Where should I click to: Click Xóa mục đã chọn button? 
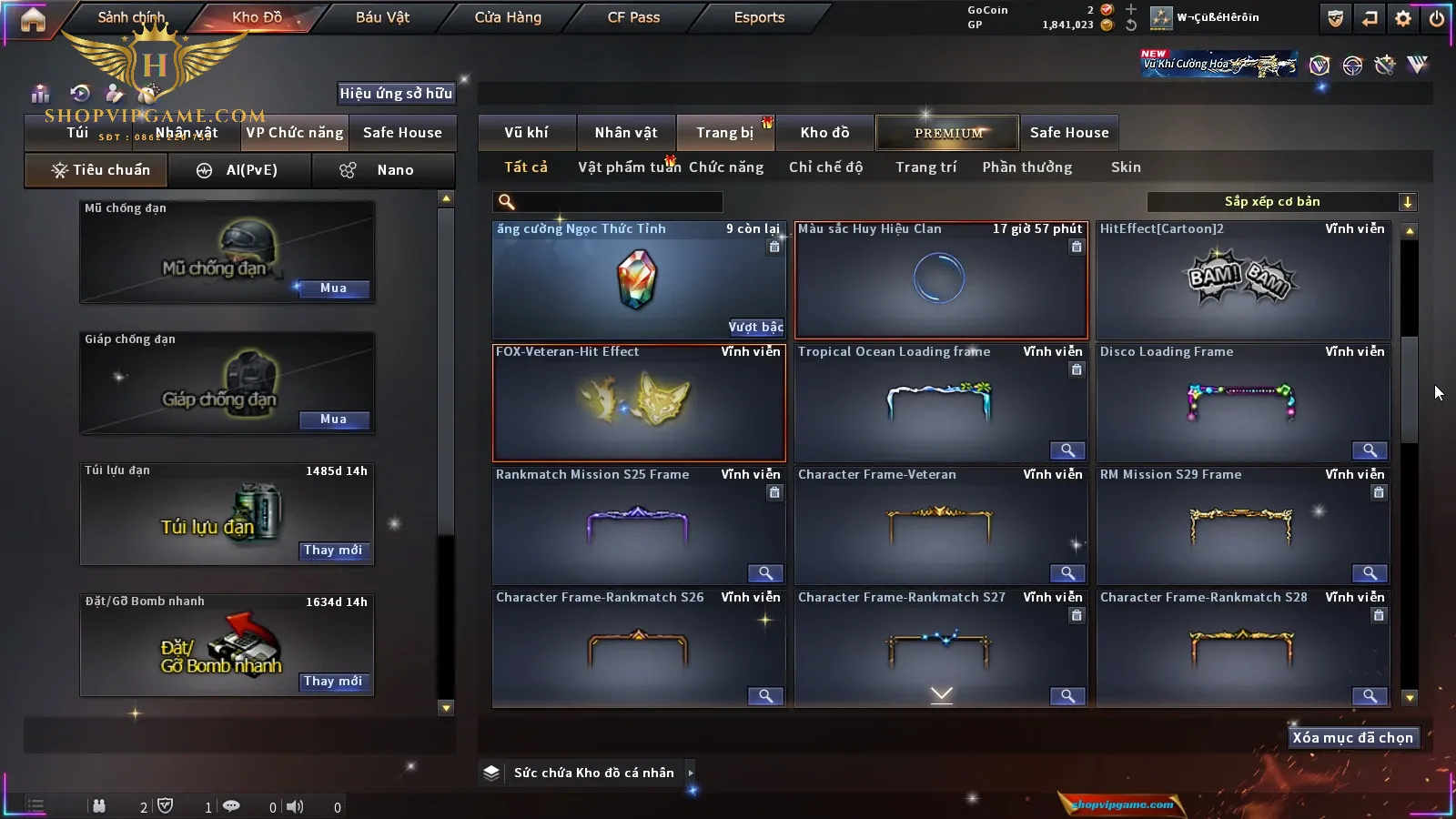coord(1352,738)
